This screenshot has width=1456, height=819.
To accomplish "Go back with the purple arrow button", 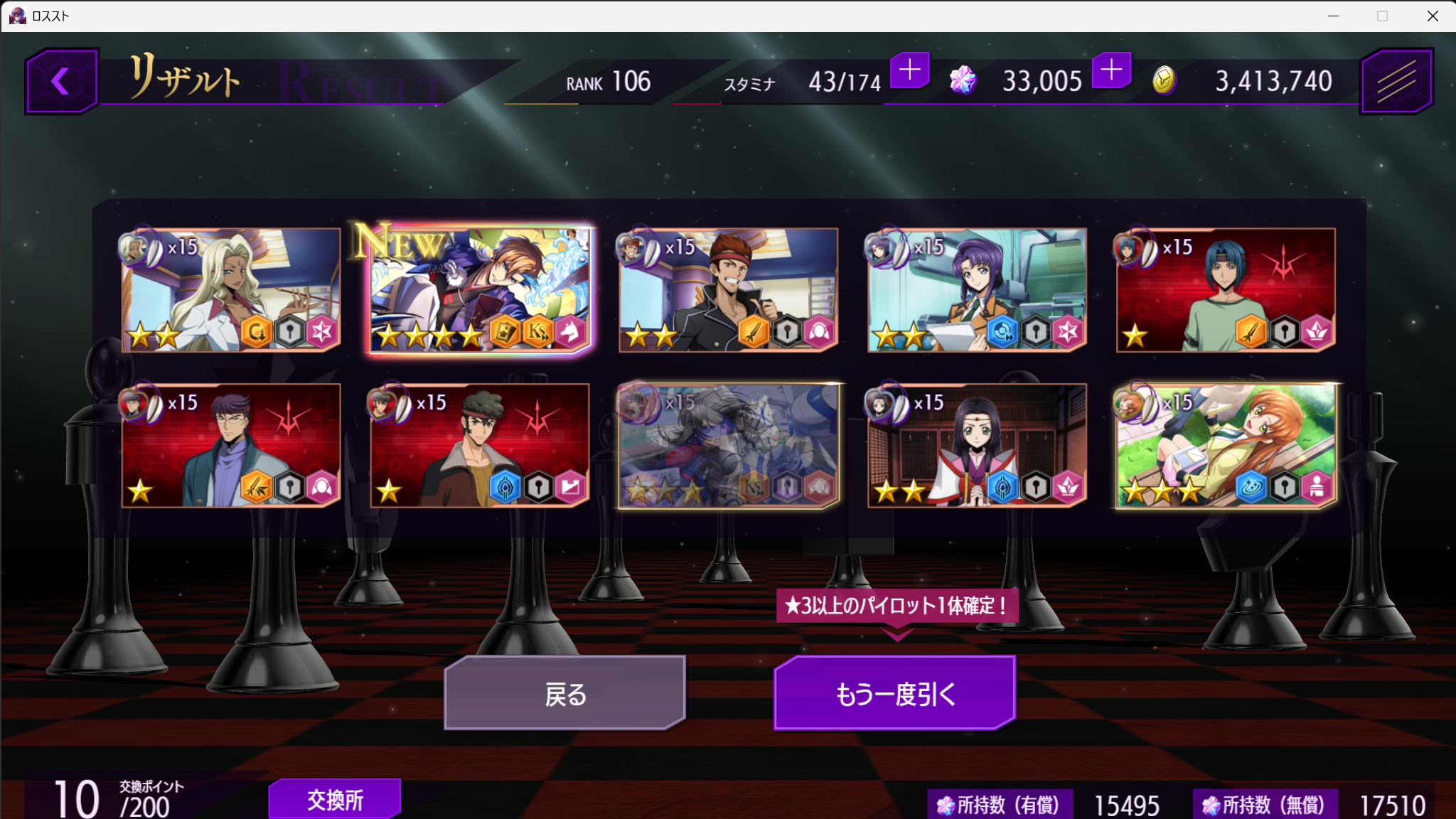I will point(61,81).
